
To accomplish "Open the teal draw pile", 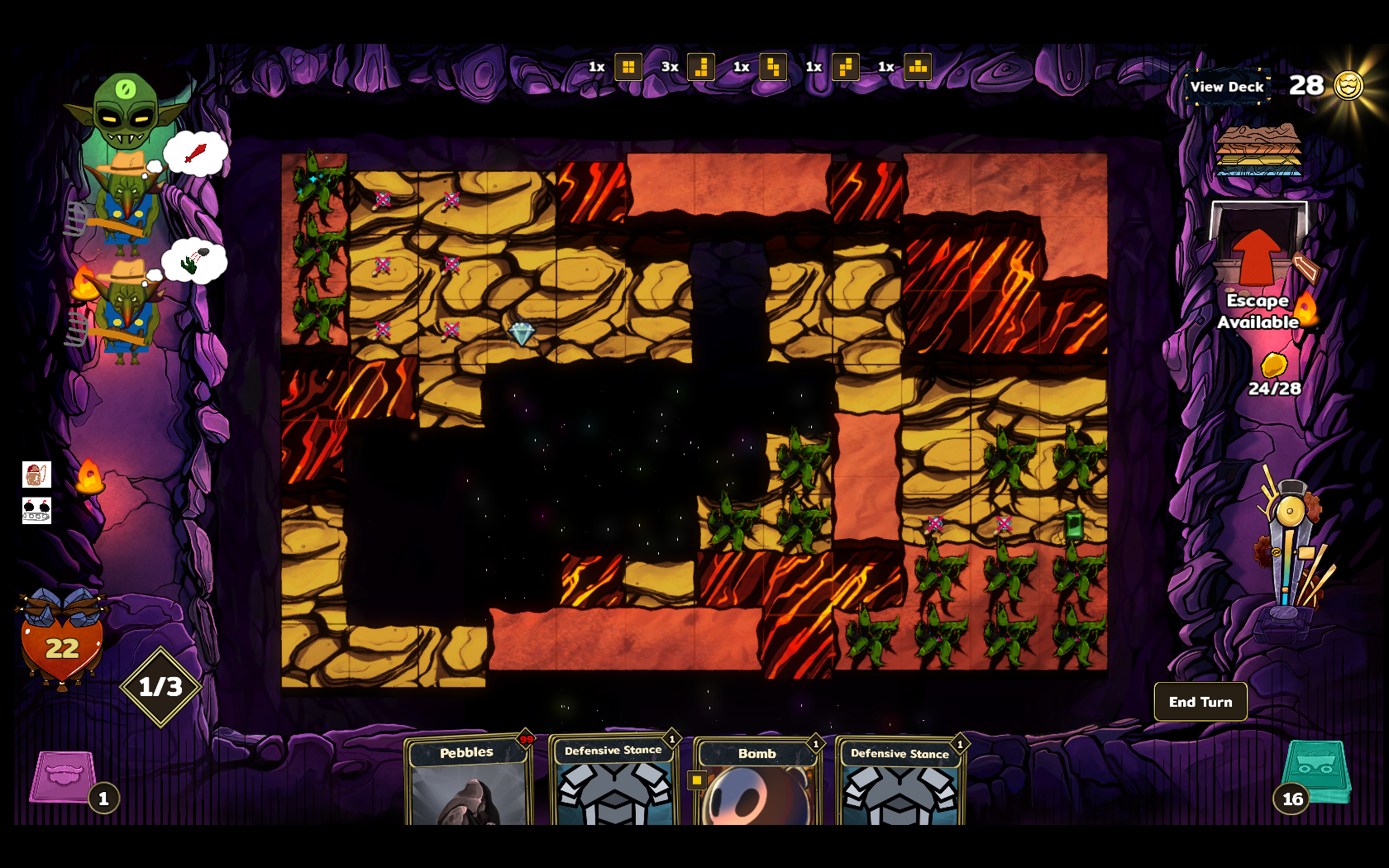I will tap(1316, 773).
